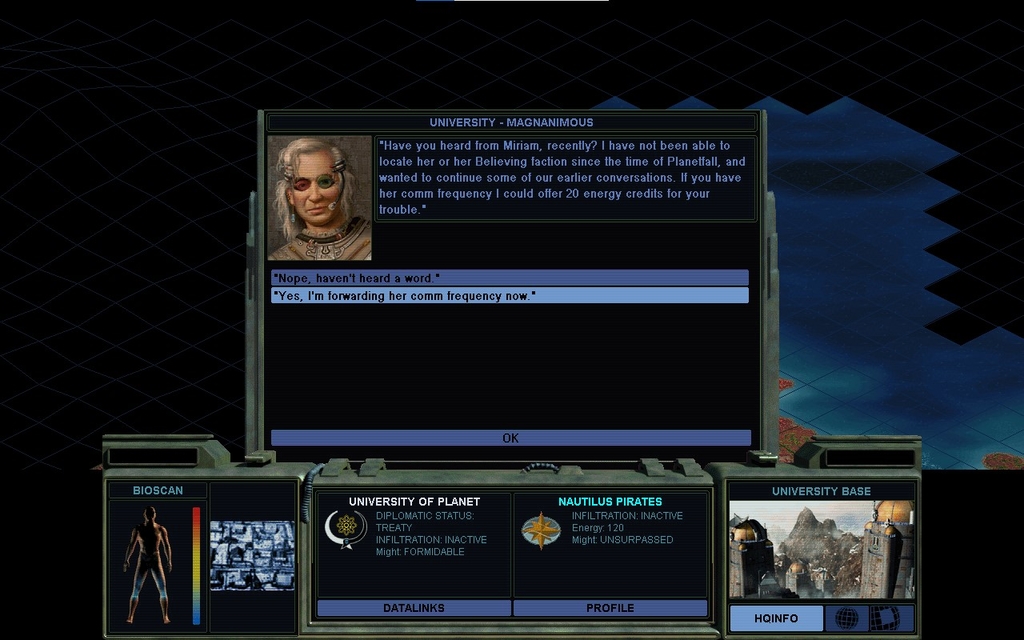This screenshot has width=1024, height=640.
Task: Click the Nautilus Pirates compass emblem
Action: click(541, 530)
